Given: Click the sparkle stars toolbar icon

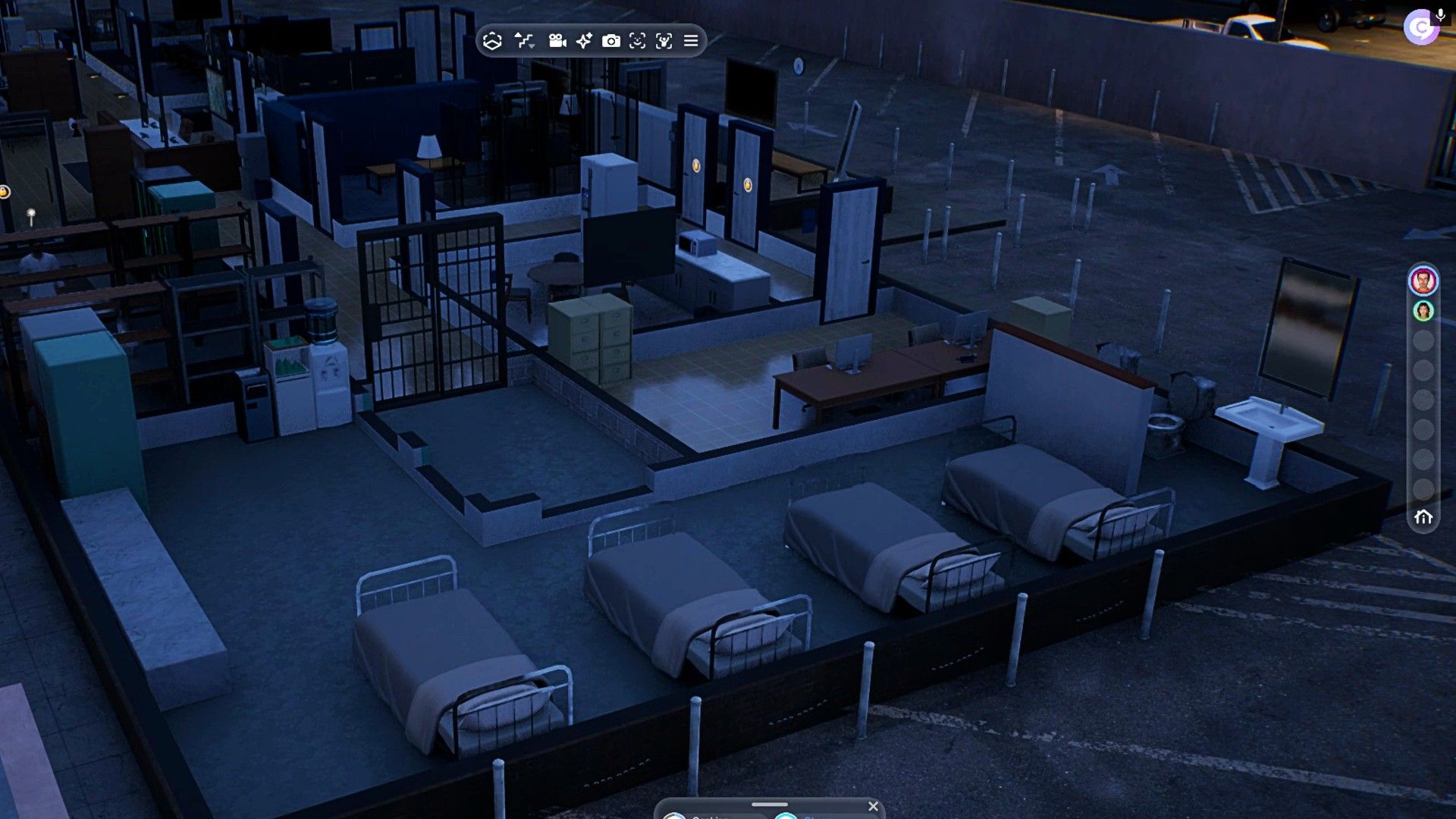Looking at the screenshot, I should 584,41.
